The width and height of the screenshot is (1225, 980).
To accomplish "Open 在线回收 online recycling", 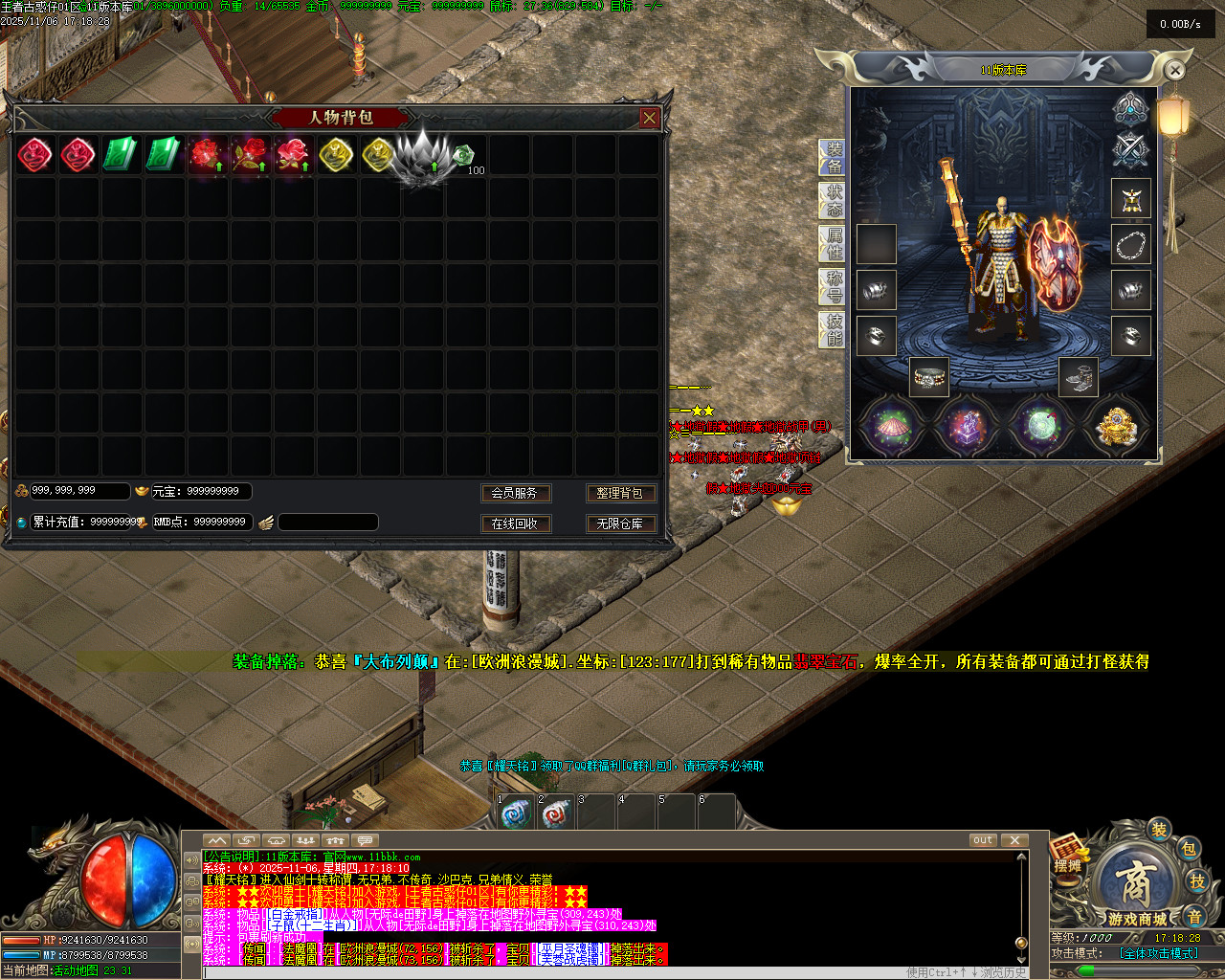I will (x=514, y=523).
